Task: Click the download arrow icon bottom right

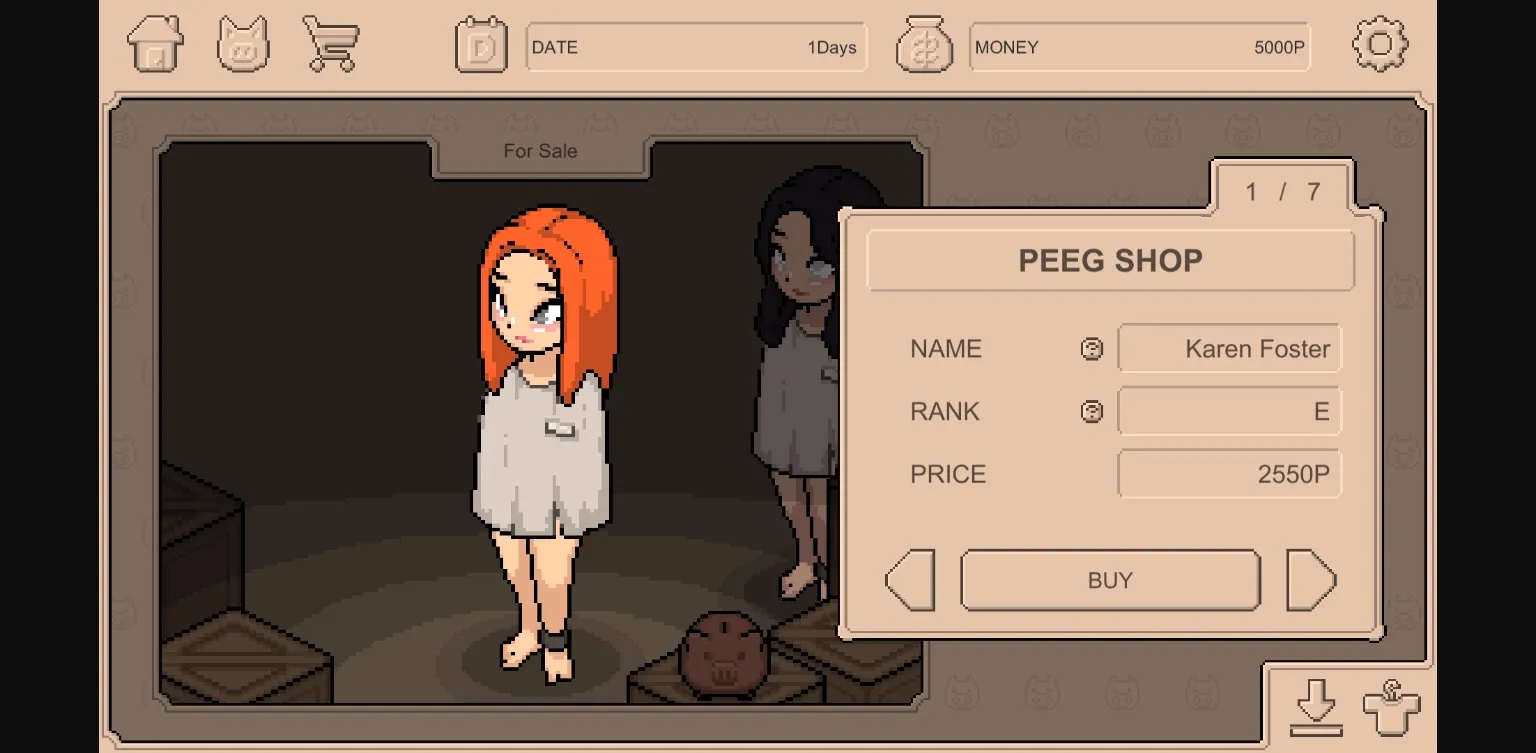Action: tap(1318, 706)
